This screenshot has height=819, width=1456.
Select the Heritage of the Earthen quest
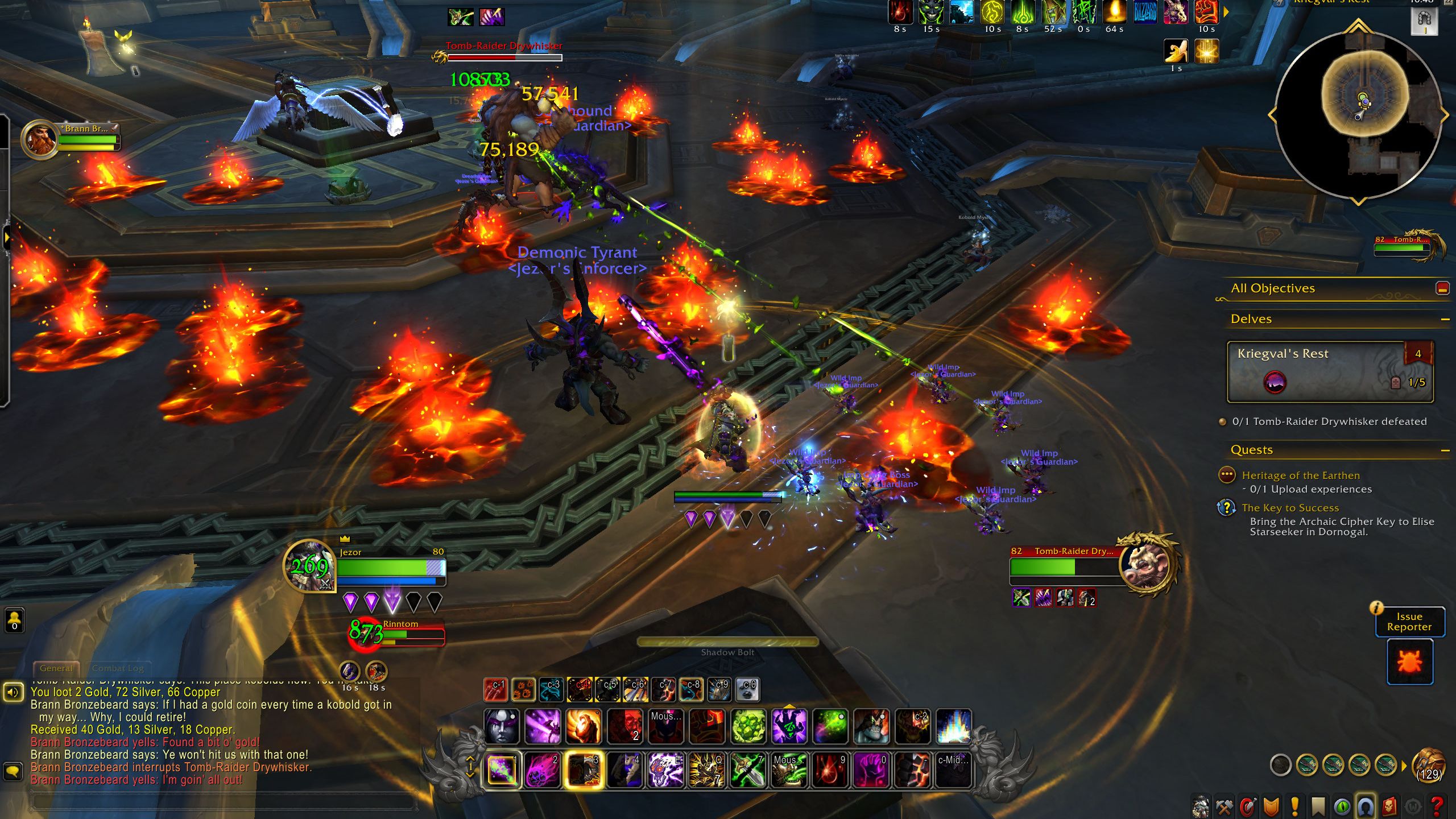coord(1300,475)
